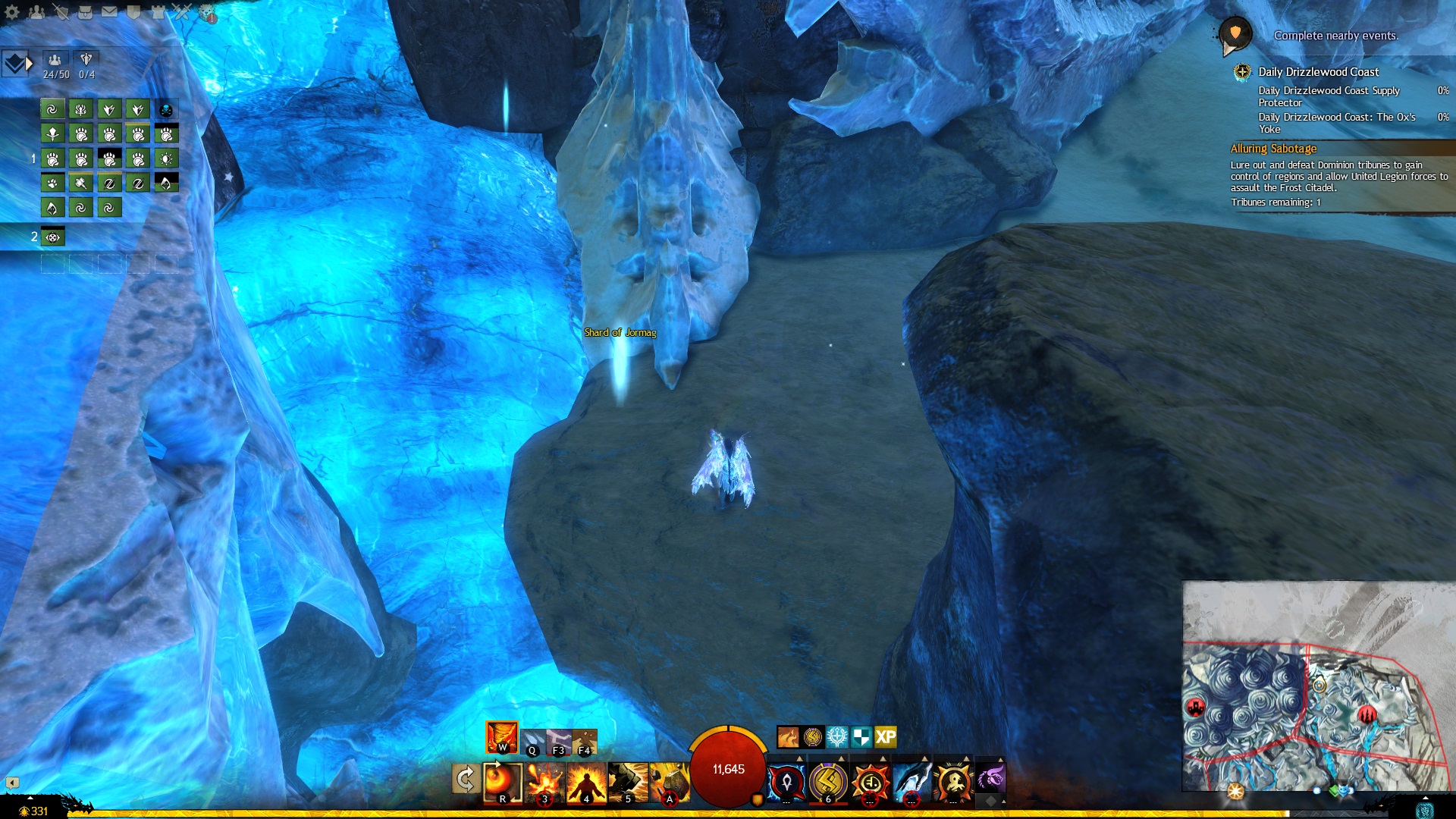1456x819 pixels.
Task: Open the inventory bag icon
Action: [x=85, y=12]
